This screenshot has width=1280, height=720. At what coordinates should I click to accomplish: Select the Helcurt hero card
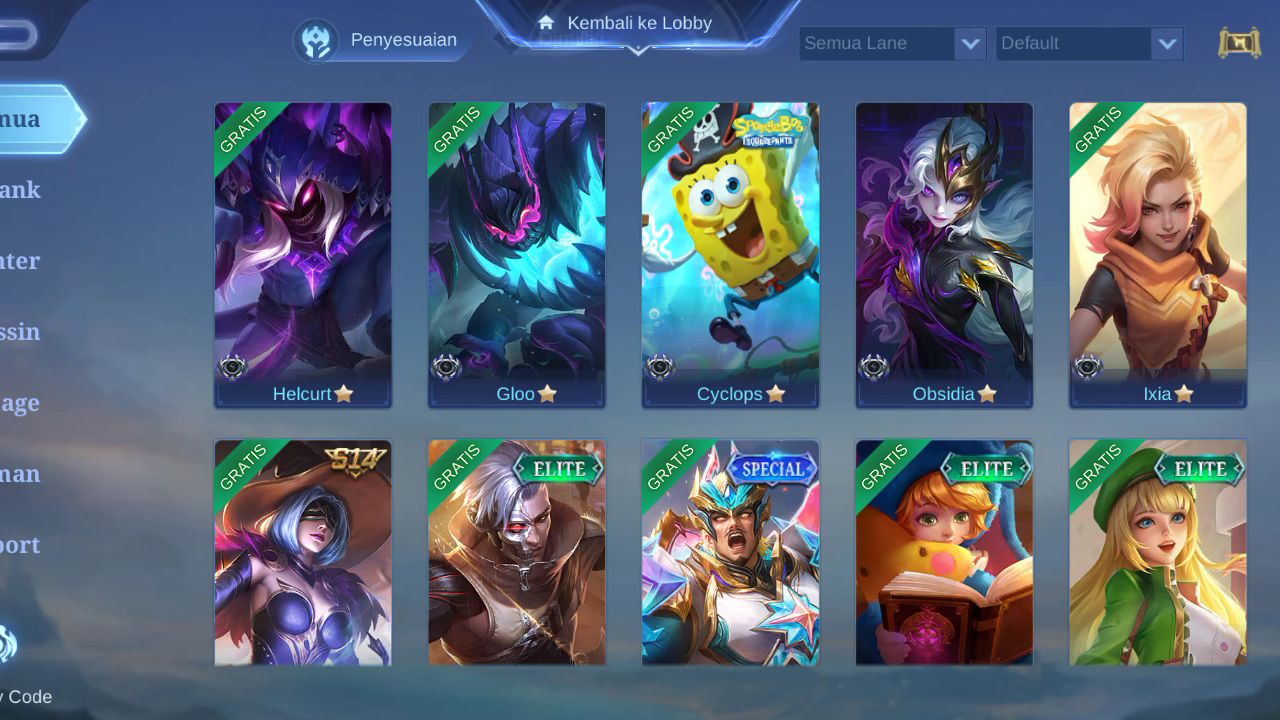click(x=303, y=255)
